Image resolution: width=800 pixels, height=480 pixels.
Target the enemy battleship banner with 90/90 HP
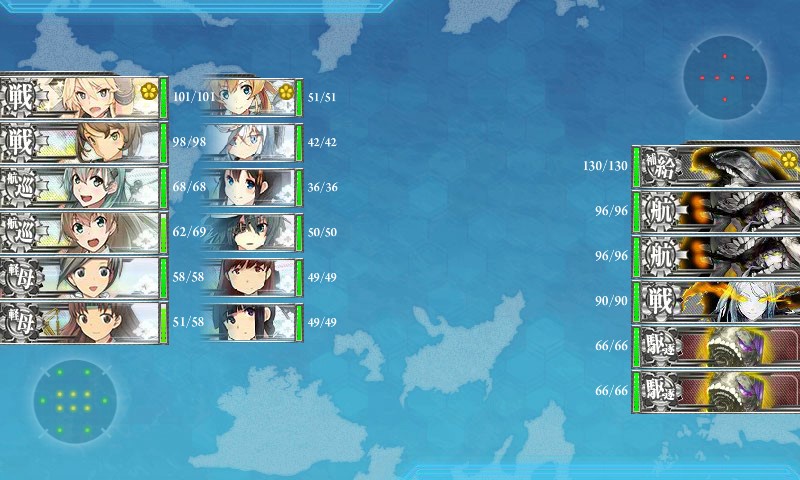pyautogui.click(x=715, y=300)
